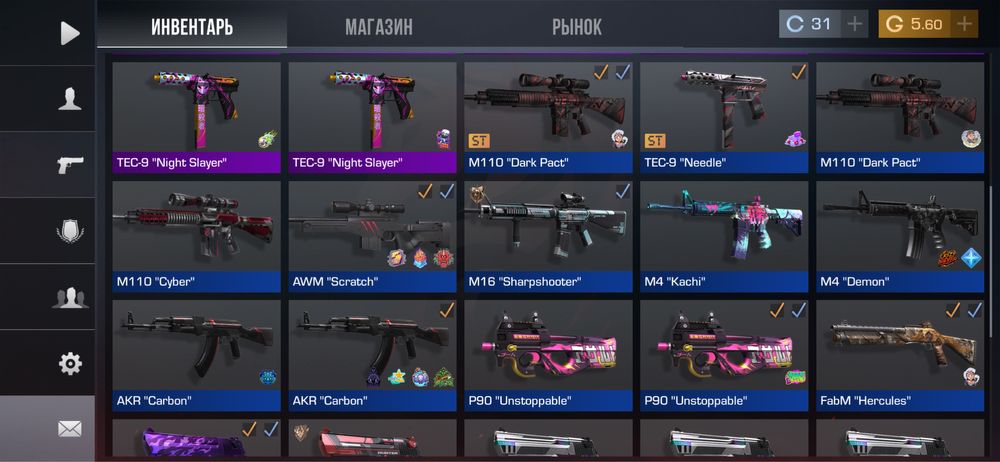1000x462 pixels.
Task: Select the TEC-9 "Needle" skin
Action: [x=724, y=117]
